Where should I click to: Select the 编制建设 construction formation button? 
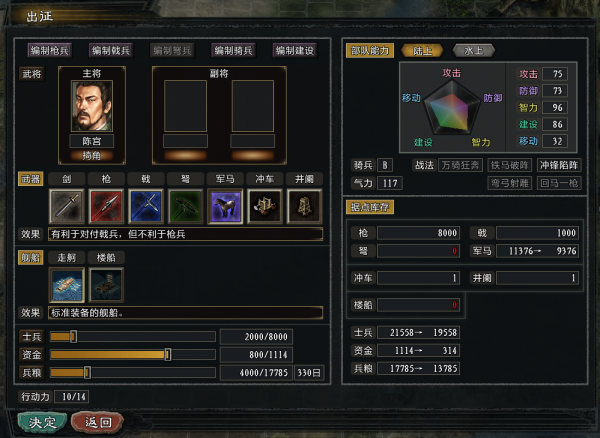pos(294,50)
